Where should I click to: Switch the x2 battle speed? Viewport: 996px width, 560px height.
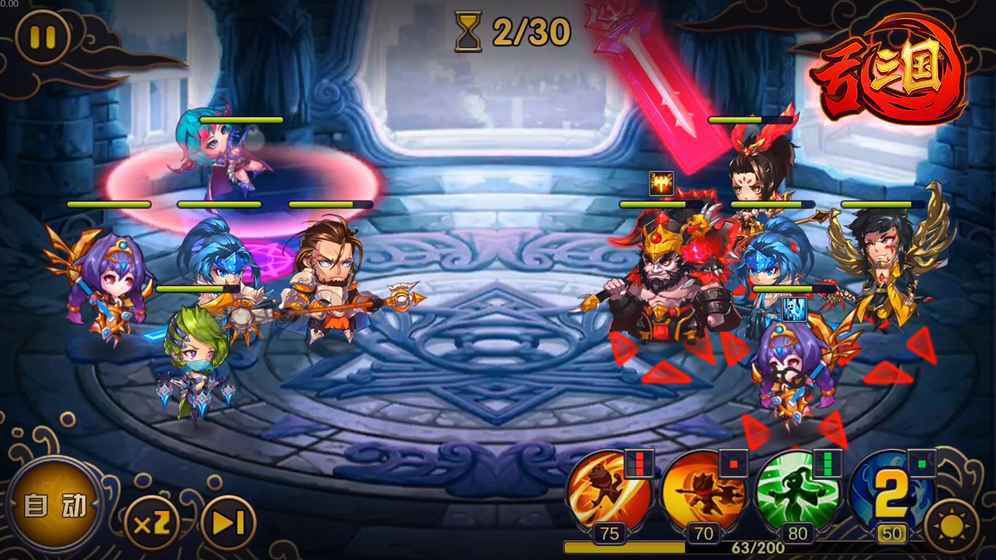152,521
